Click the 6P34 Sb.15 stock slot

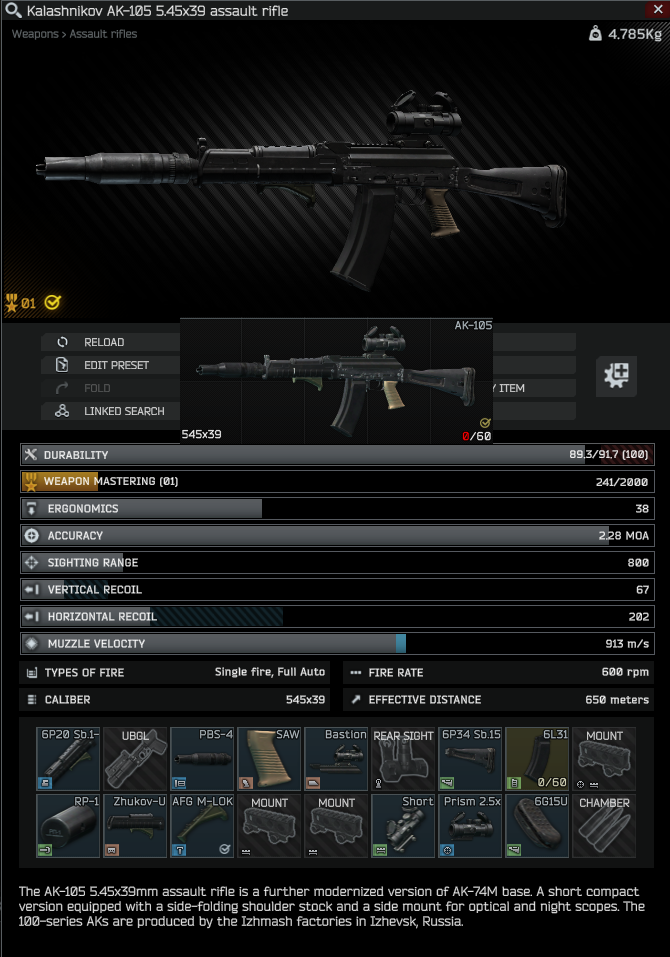[x=470, y=759]
